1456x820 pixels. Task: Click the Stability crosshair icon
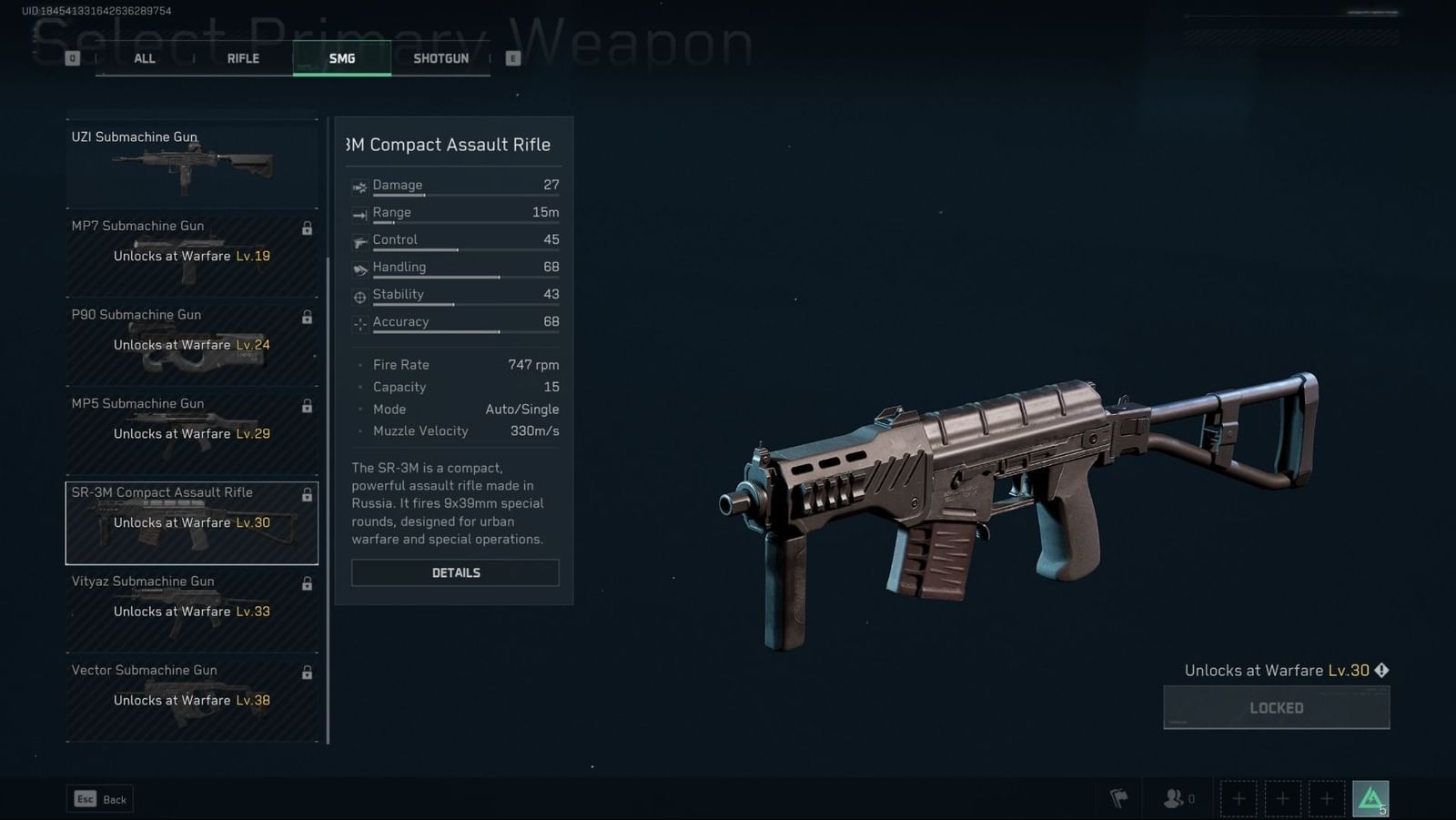pos(360,295)
